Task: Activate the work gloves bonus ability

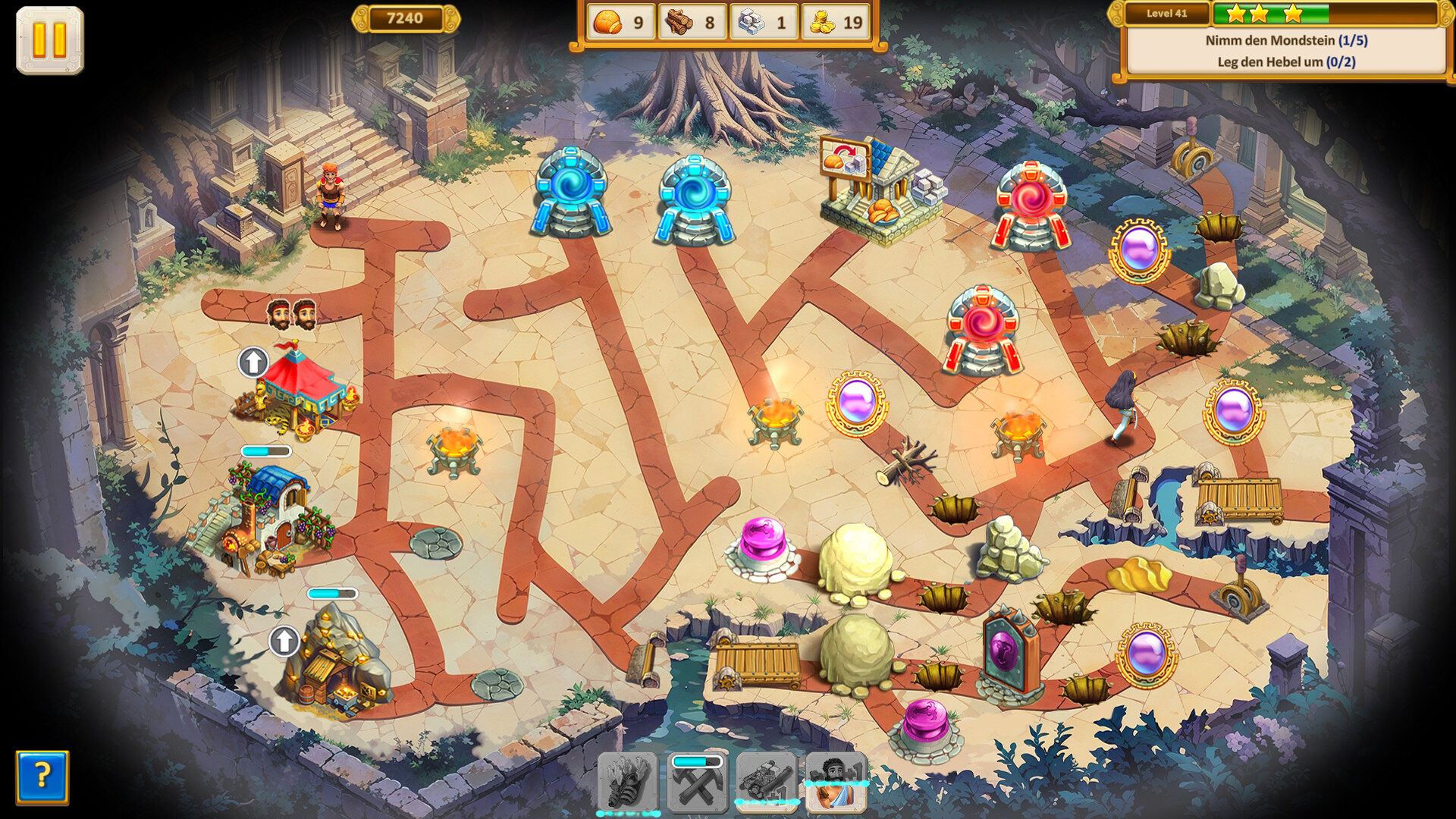Action: (x=629, y=785)
